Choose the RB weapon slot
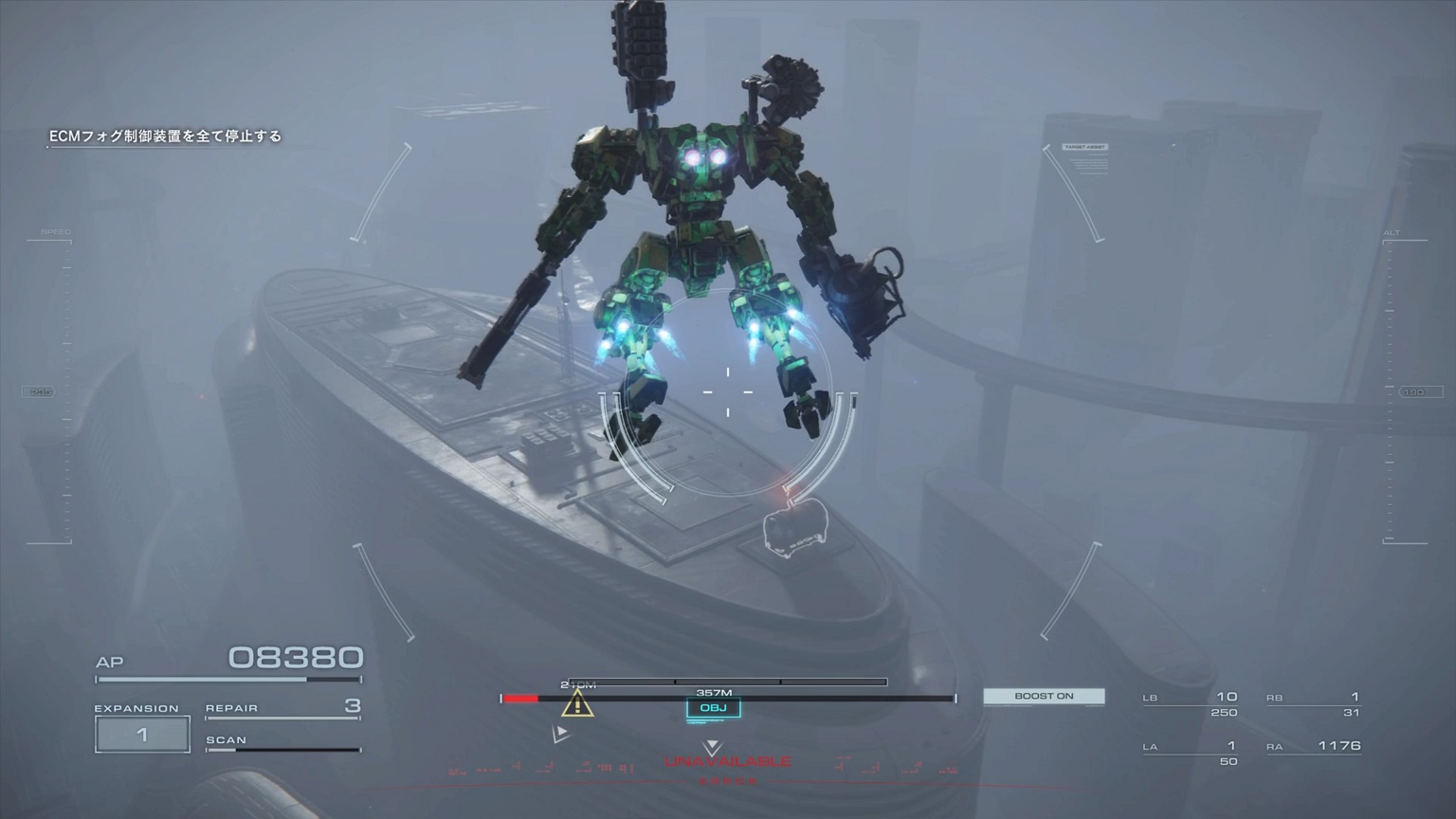Screen dimensions: 1456x819 (x=1314, y=703)
